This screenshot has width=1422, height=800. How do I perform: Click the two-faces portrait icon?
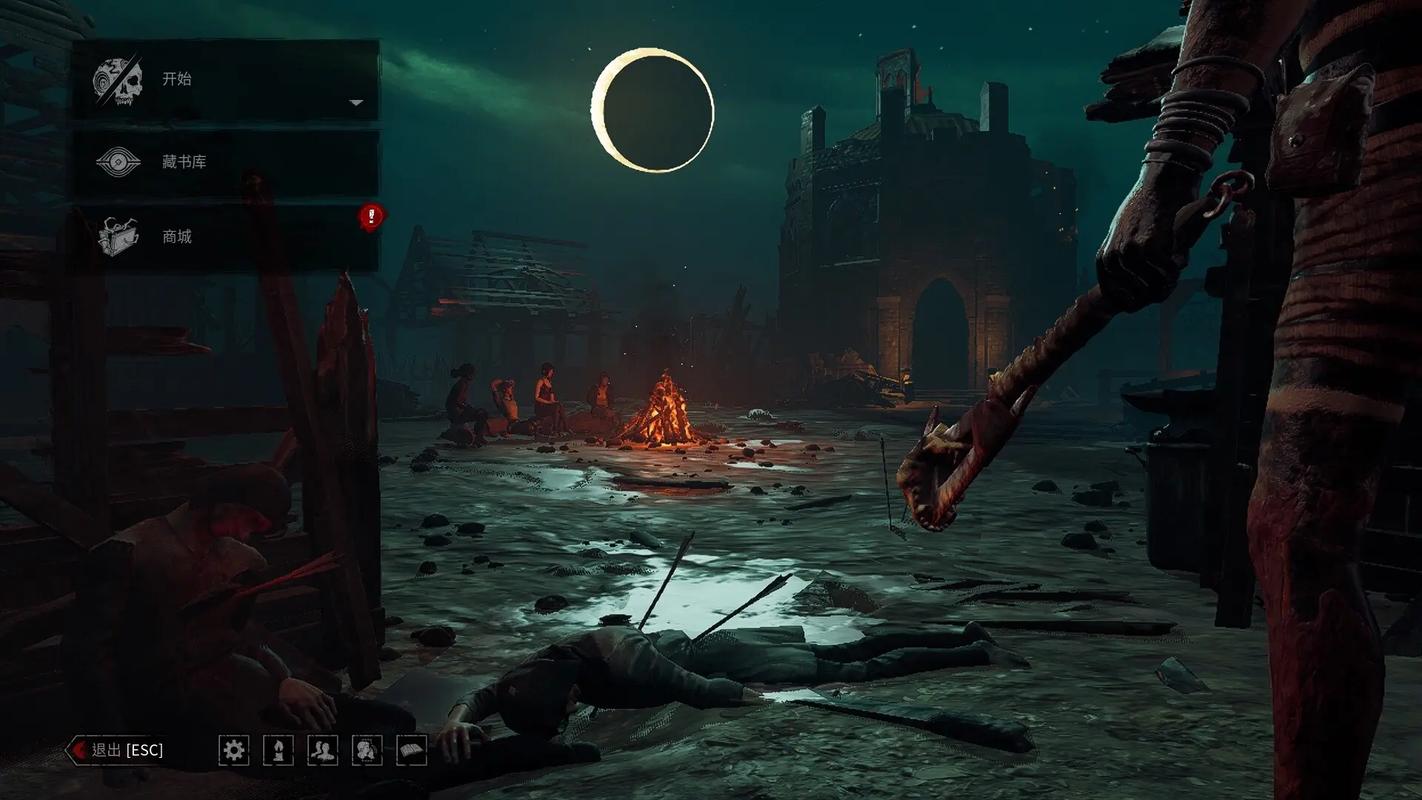coord(367,750)
